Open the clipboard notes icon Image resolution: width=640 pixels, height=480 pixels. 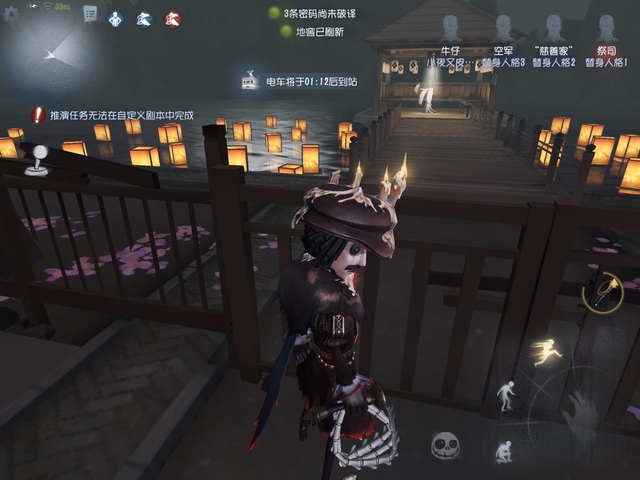click(x=90, y=14)
